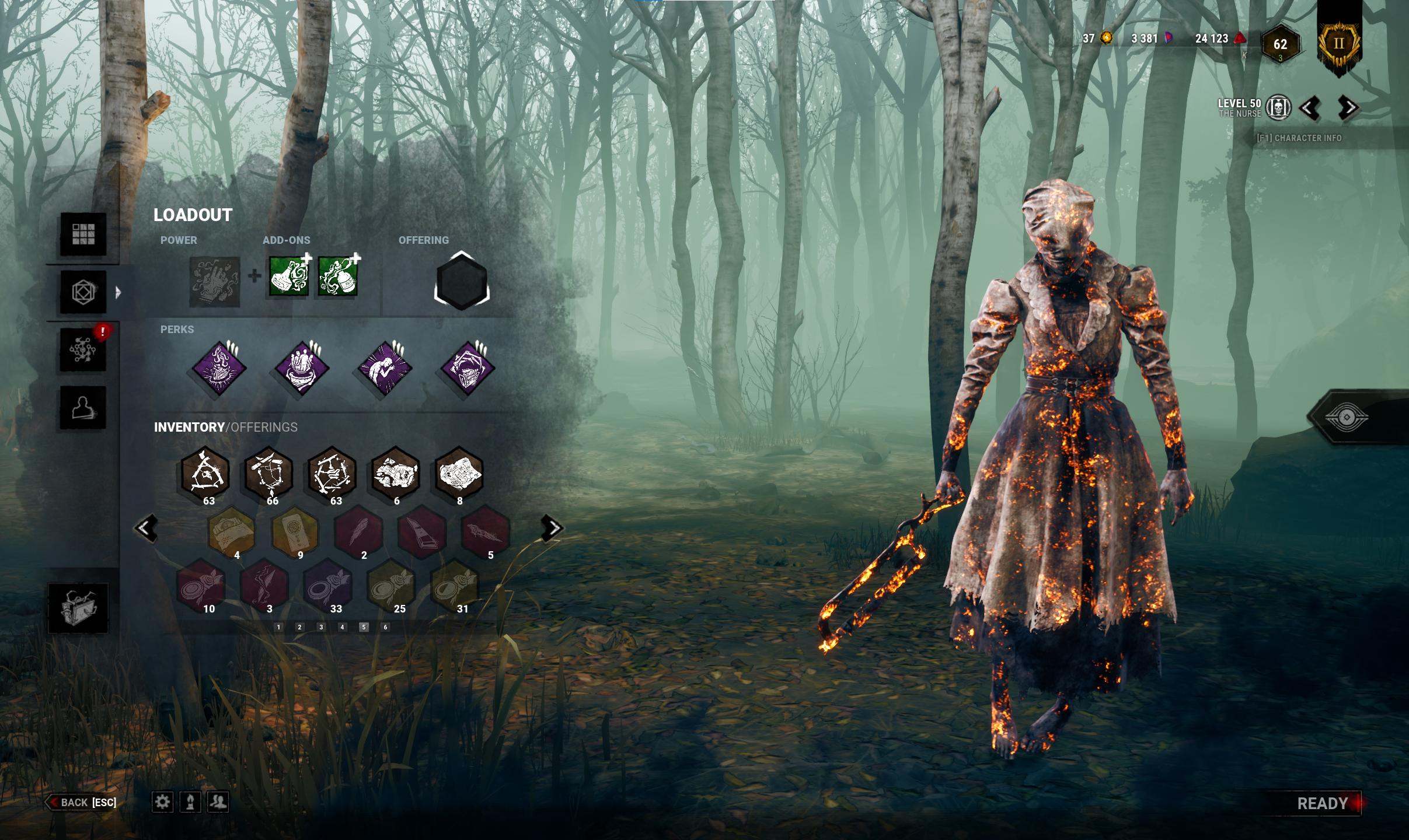Select the first equipped purple perk

[x=220, y=367]
